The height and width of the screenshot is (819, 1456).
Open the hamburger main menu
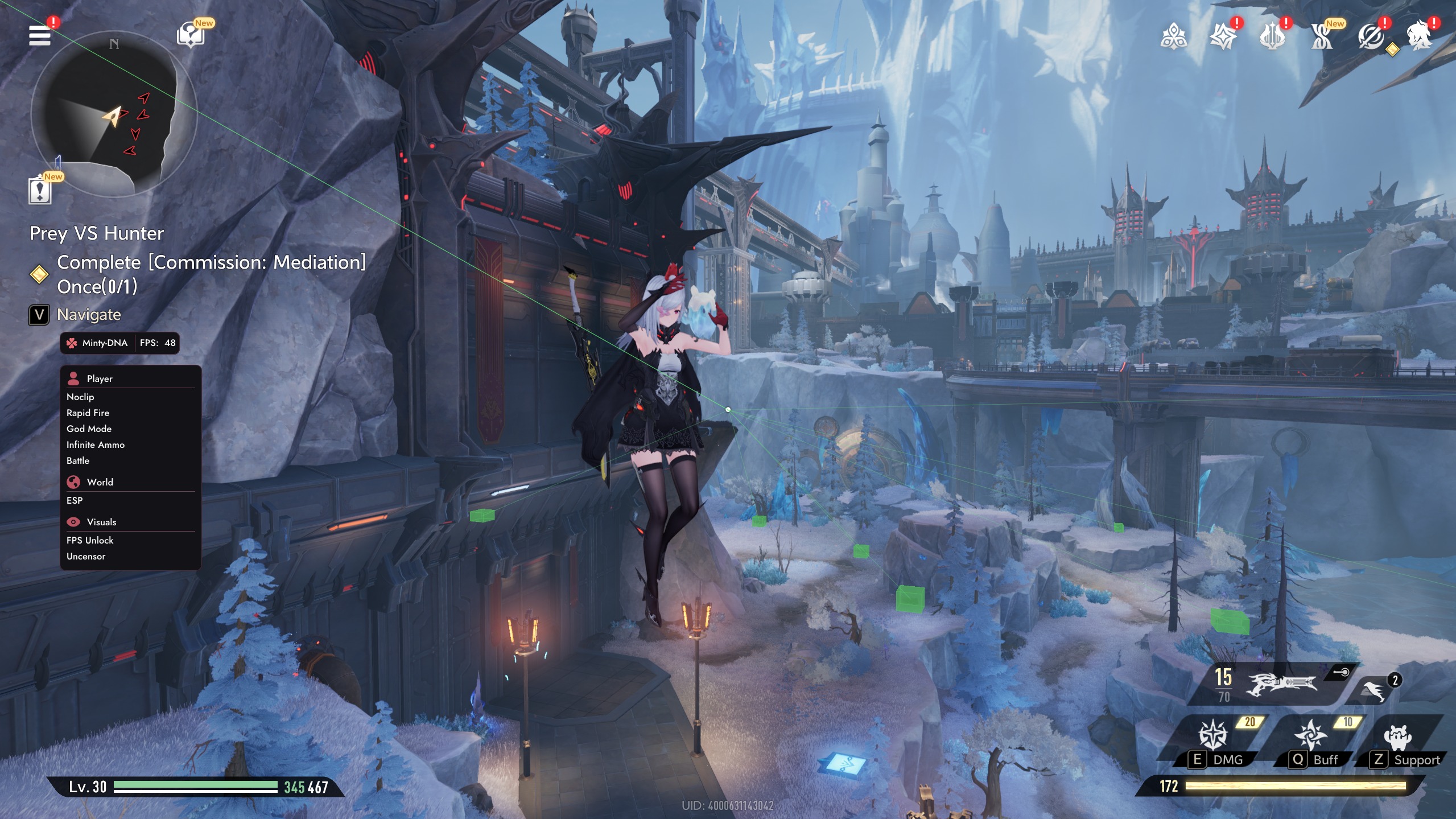coord(39,35)
